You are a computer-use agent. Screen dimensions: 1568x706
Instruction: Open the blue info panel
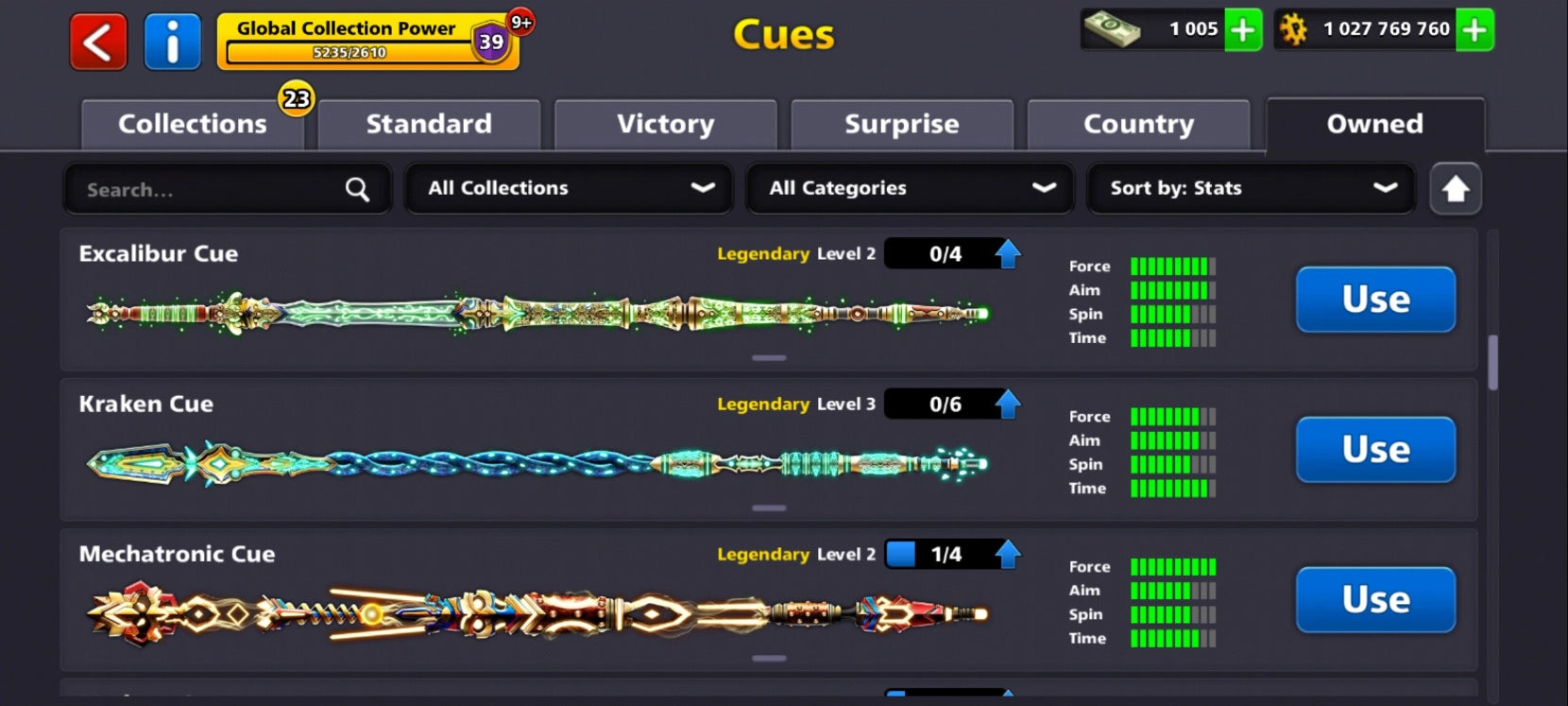pyautogui.click(x=173, y=41)
